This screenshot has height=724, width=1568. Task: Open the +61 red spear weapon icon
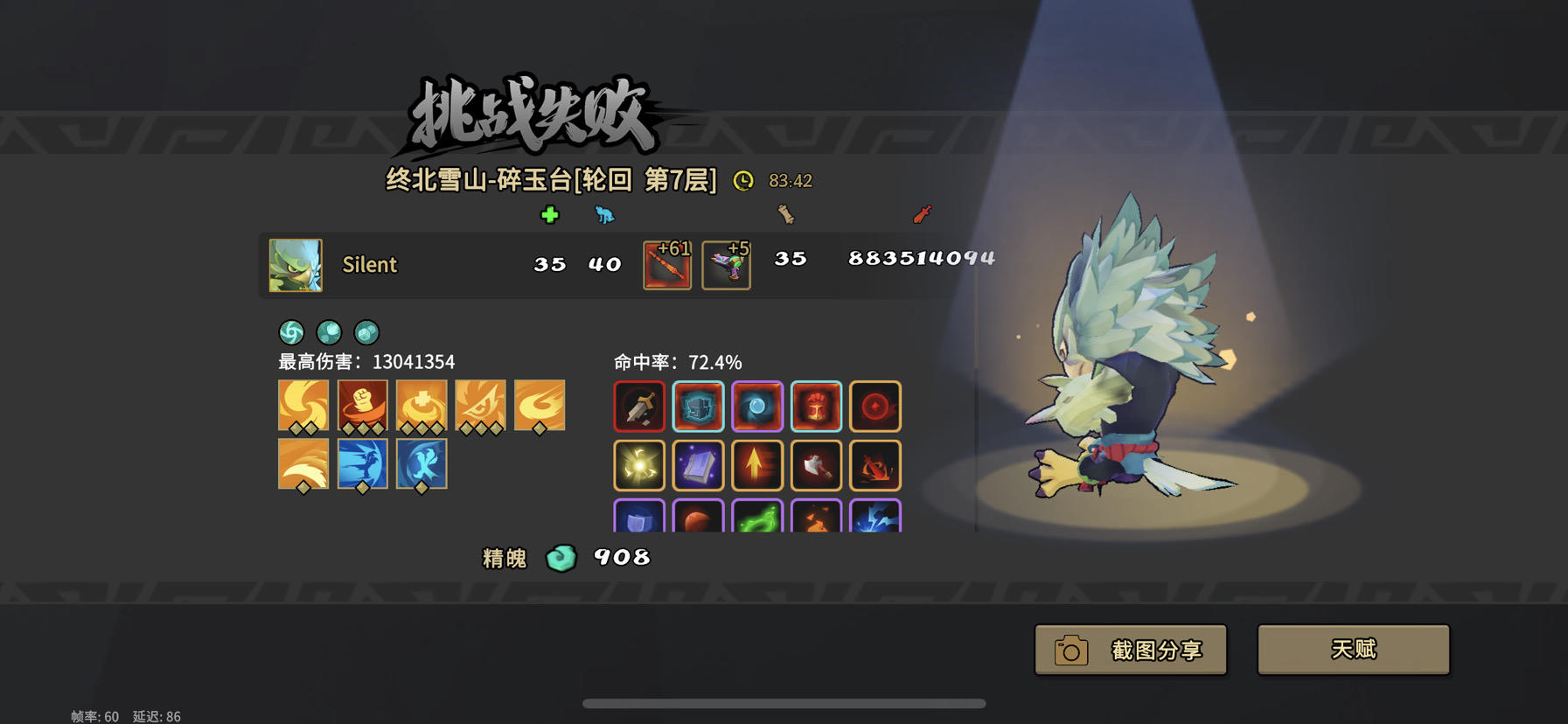pyautogui.click(x=666, y=265)
